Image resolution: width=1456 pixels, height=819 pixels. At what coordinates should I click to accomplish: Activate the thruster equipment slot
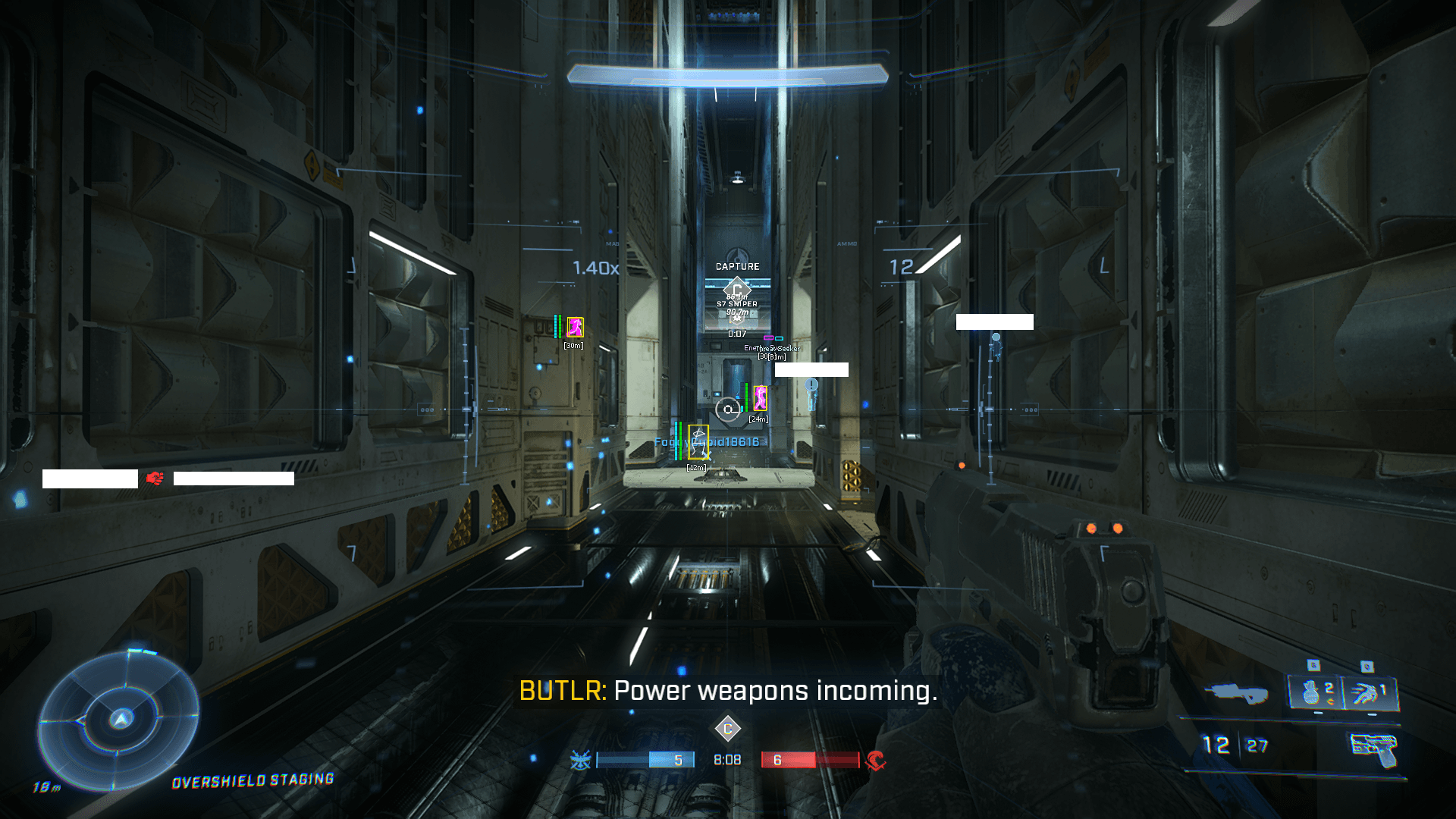click(x=1370, y=692)
